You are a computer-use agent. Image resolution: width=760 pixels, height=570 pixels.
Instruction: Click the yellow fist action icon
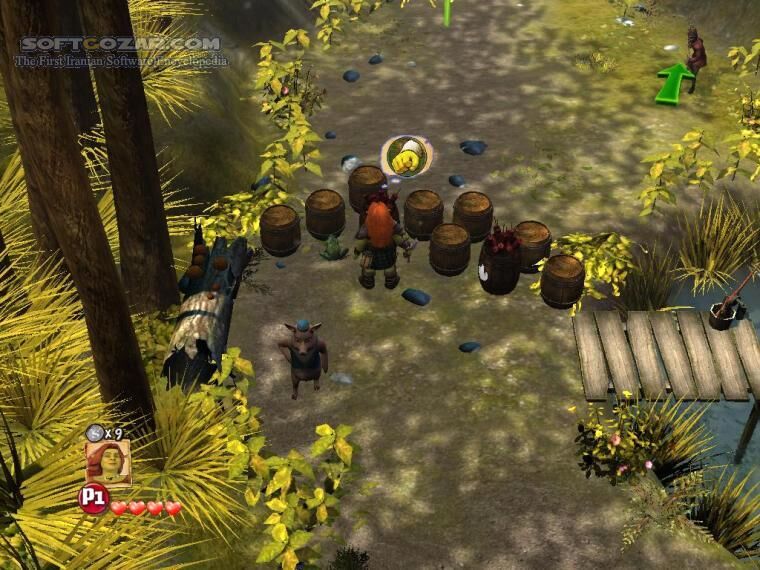(406, 158)
